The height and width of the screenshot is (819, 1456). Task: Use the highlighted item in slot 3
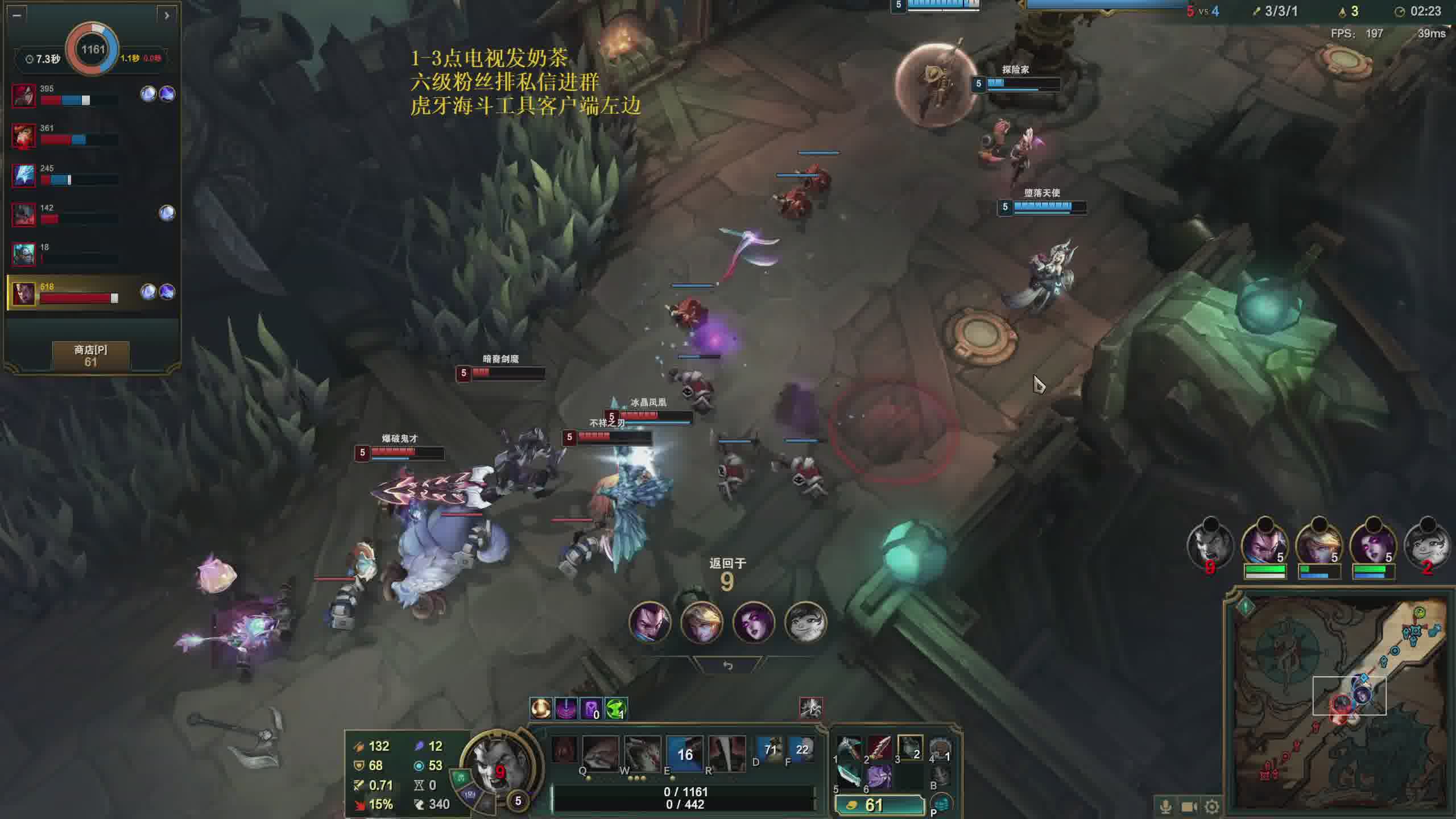[910, 748]
